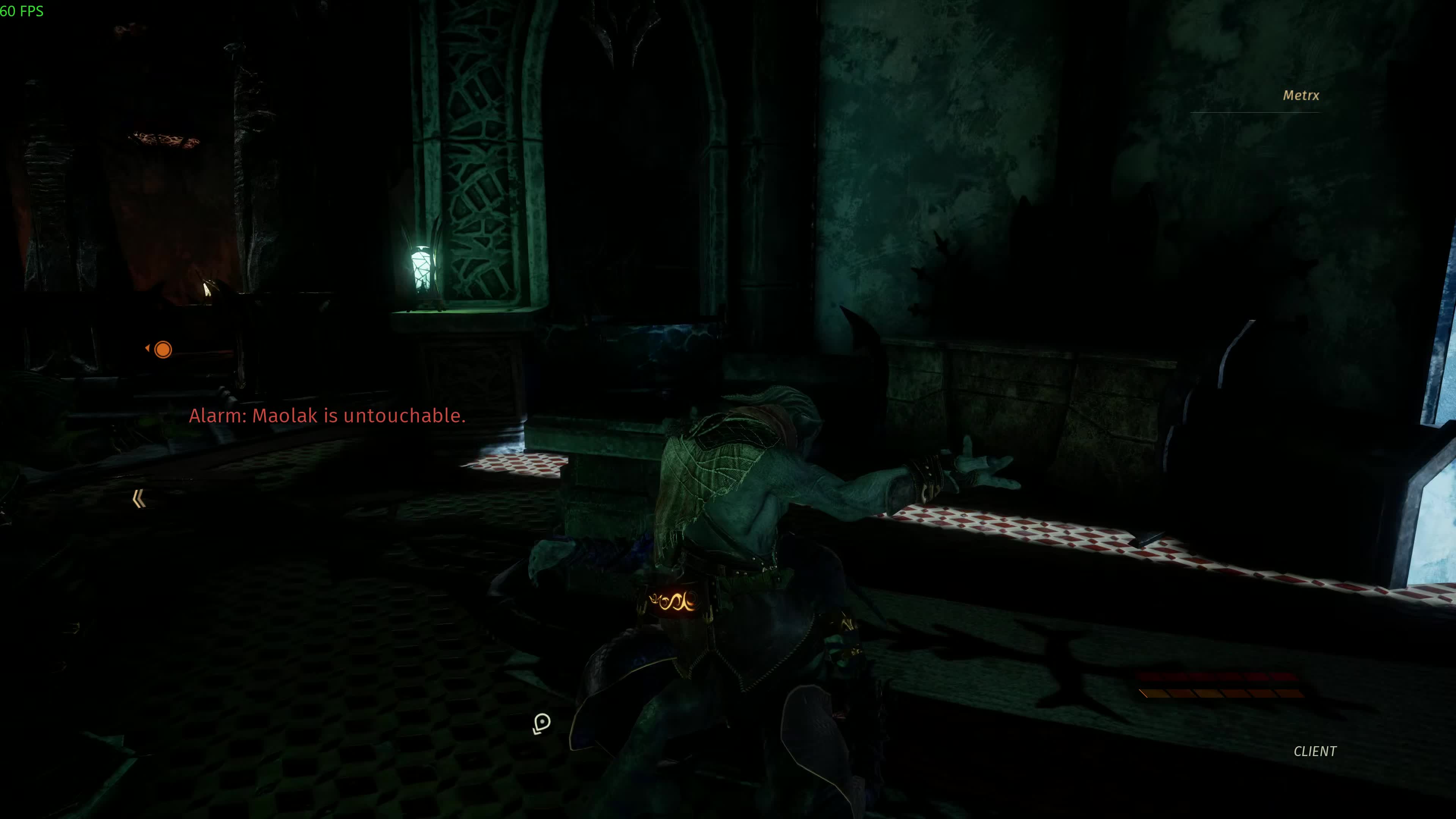1456x819 pixels.
Task: Click the orange circular objective marker
Action: 163,350
